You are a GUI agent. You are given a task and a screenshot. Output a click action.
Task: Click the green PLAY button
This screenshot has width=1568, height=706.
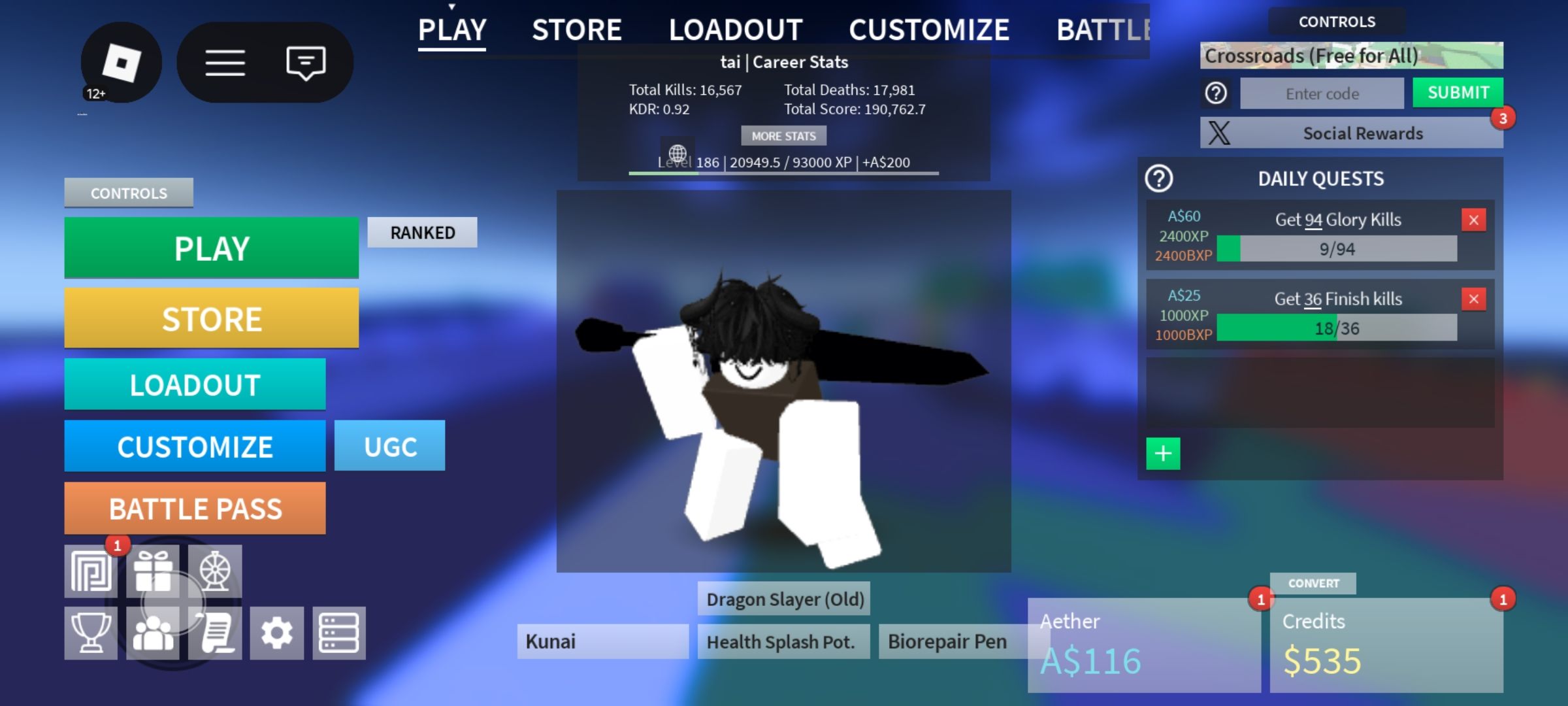(211, 248)
